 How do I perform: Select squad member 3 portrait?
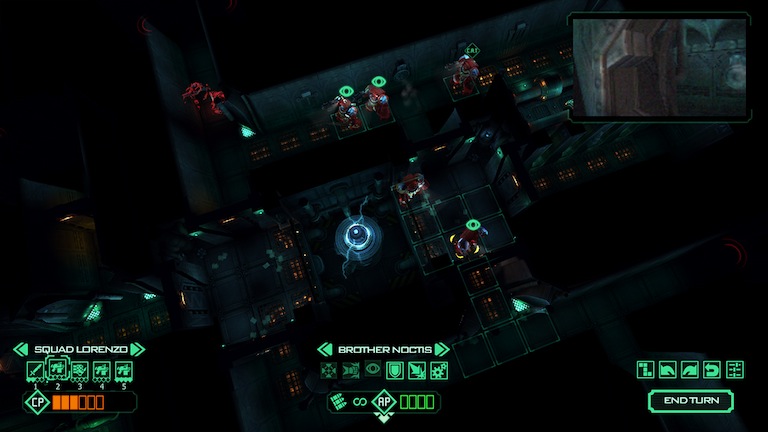click(x=79, y=371)
